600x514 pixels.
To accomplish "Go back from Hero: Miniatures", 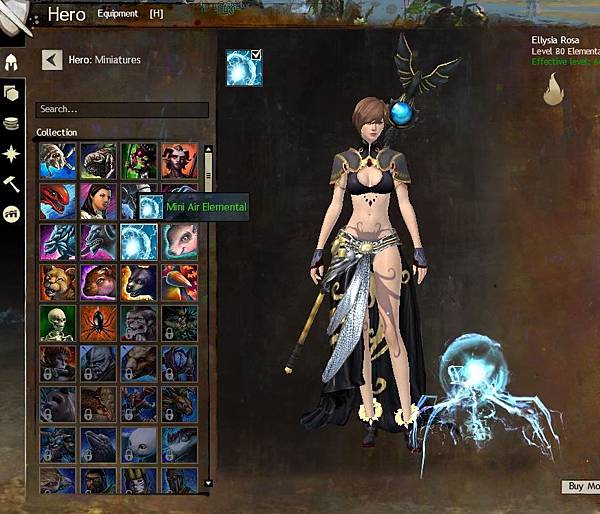I will point(52,60).
